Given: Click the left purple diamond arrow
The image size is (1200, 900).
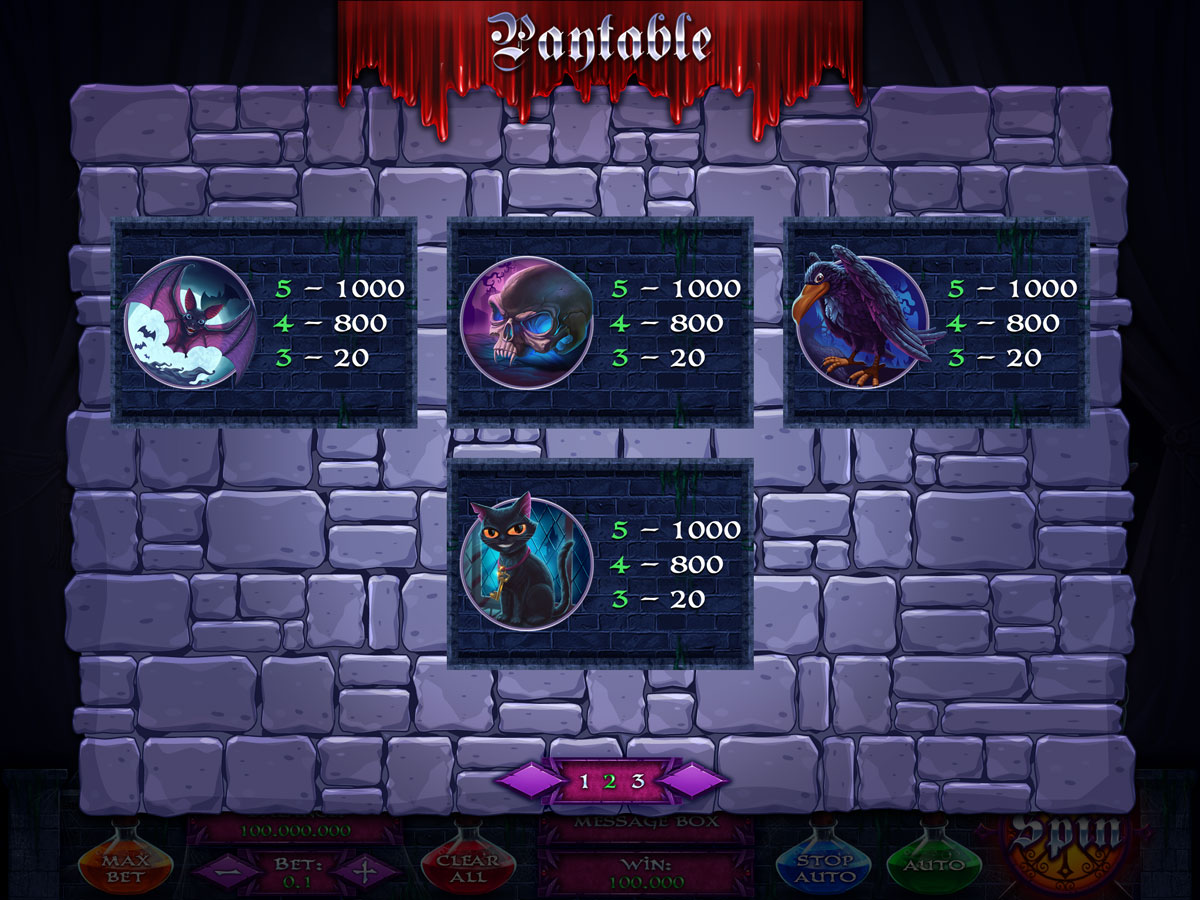Looking at the screenshot, I should coord(528,782).
